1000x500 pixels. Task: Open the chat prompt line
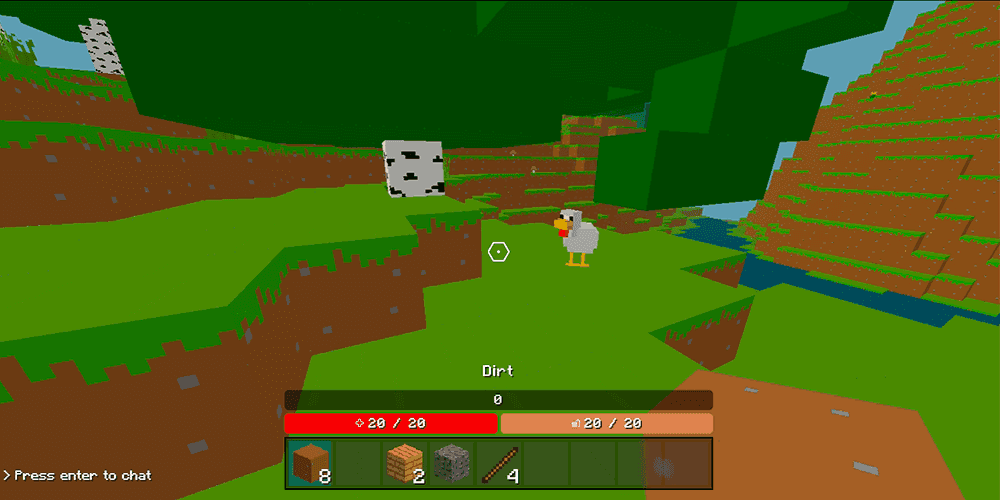78,475
